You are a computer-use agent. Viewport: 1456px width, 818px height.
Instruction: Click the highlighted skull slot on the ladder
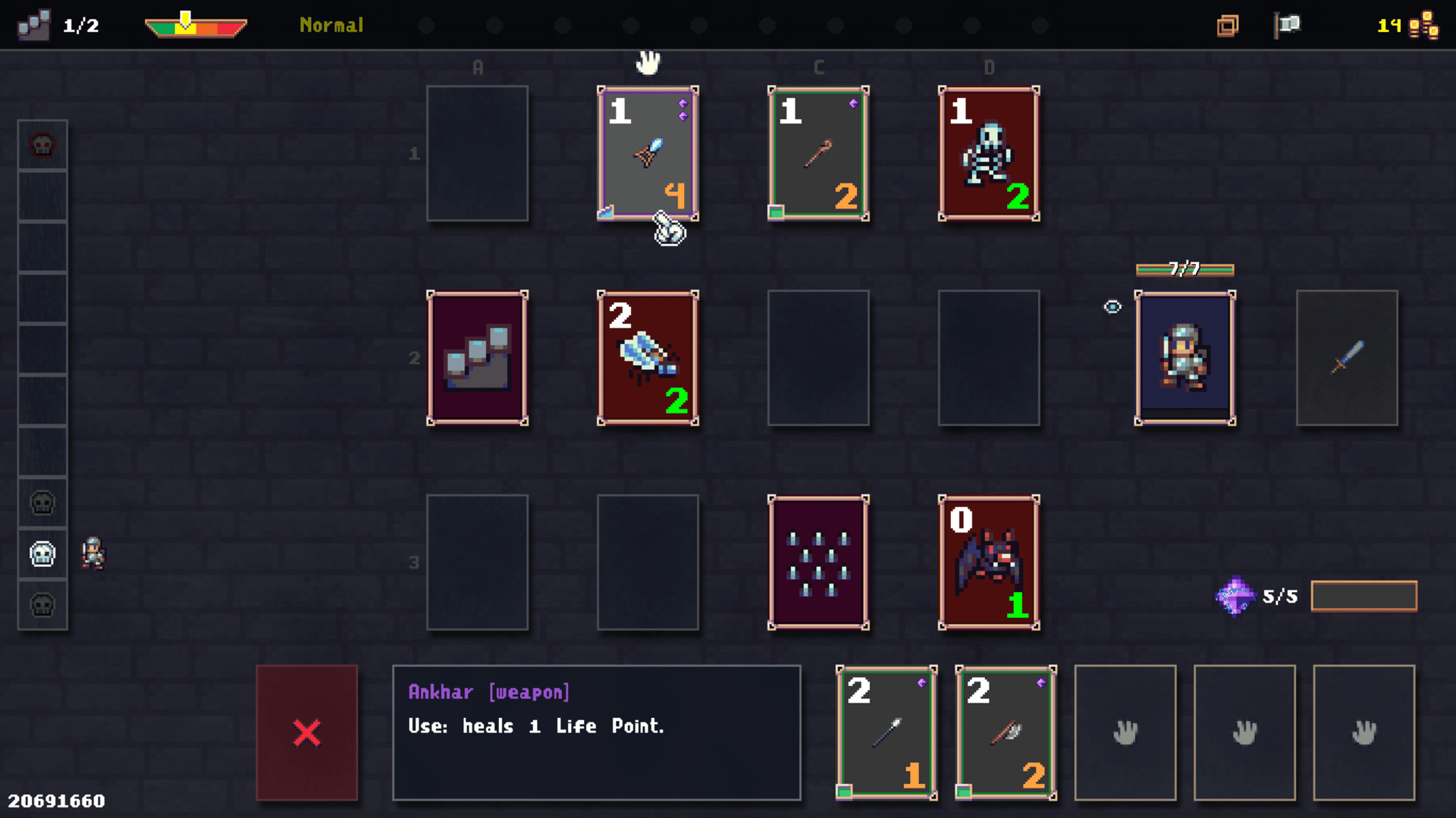tap(42, 554)
